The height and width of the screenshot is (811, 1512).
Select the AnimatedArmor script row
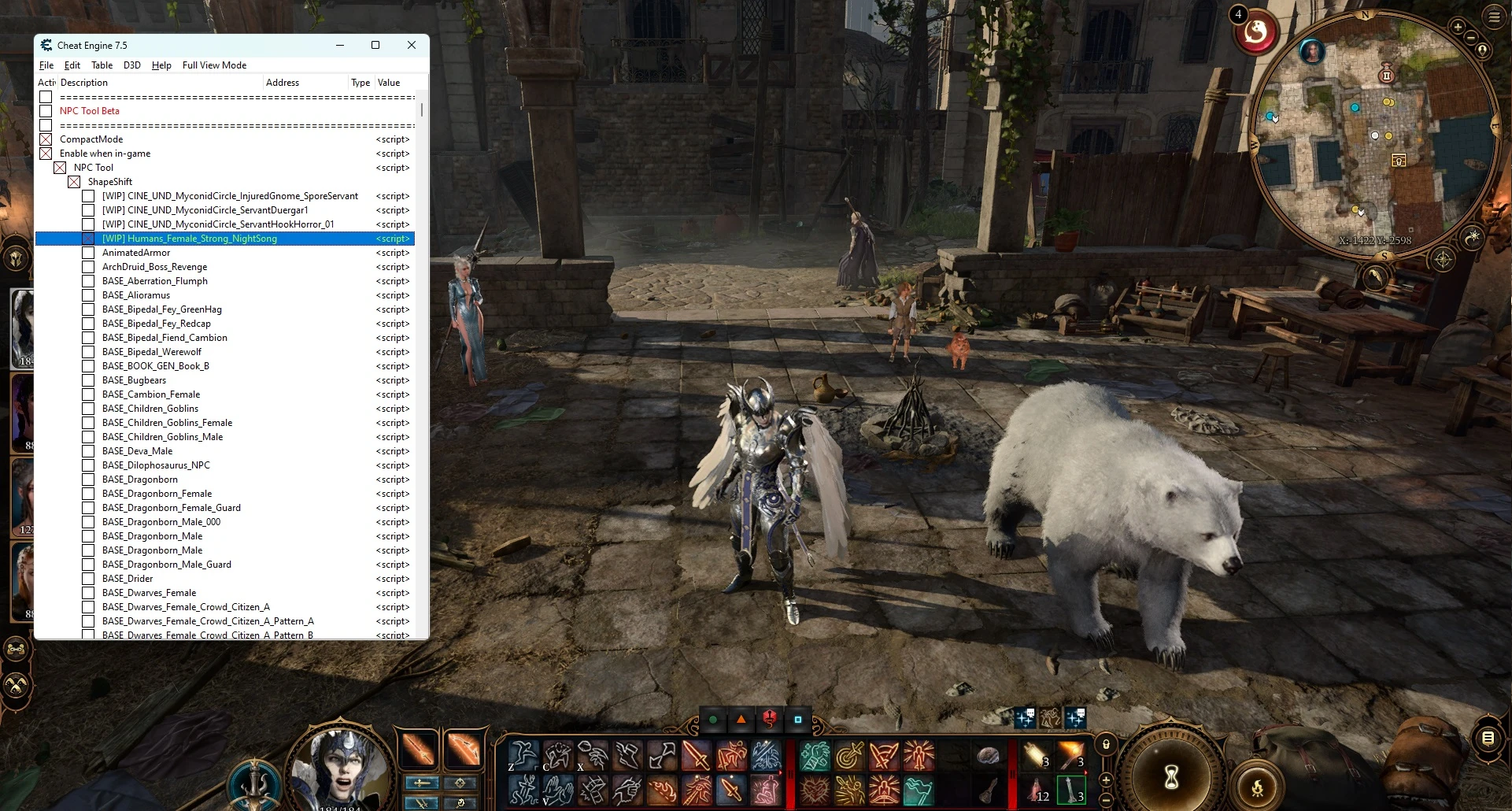[136, 253]
